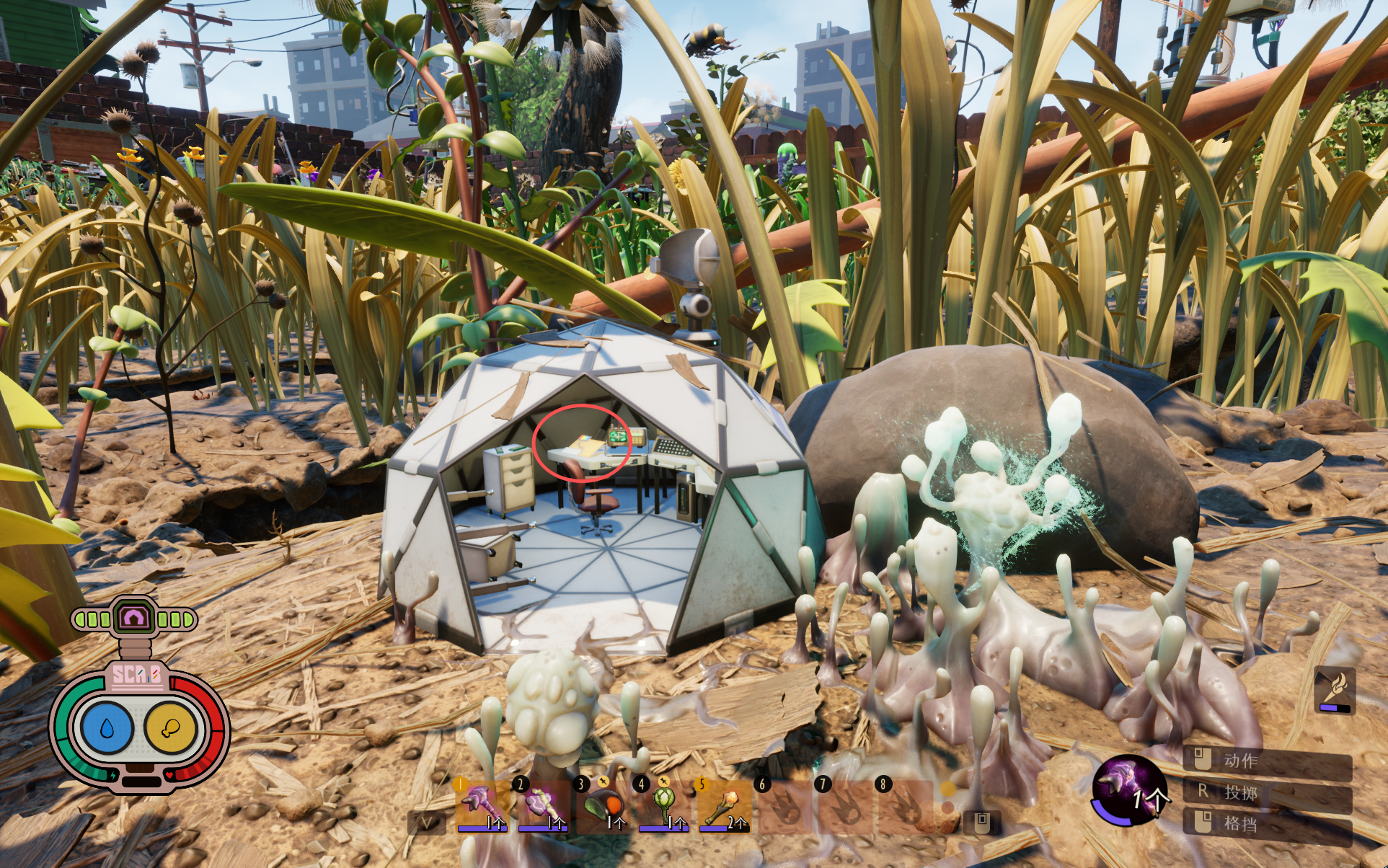Select the purple spiked club in hotbar slot 1

pyautogui.click(x=481, y=805)
